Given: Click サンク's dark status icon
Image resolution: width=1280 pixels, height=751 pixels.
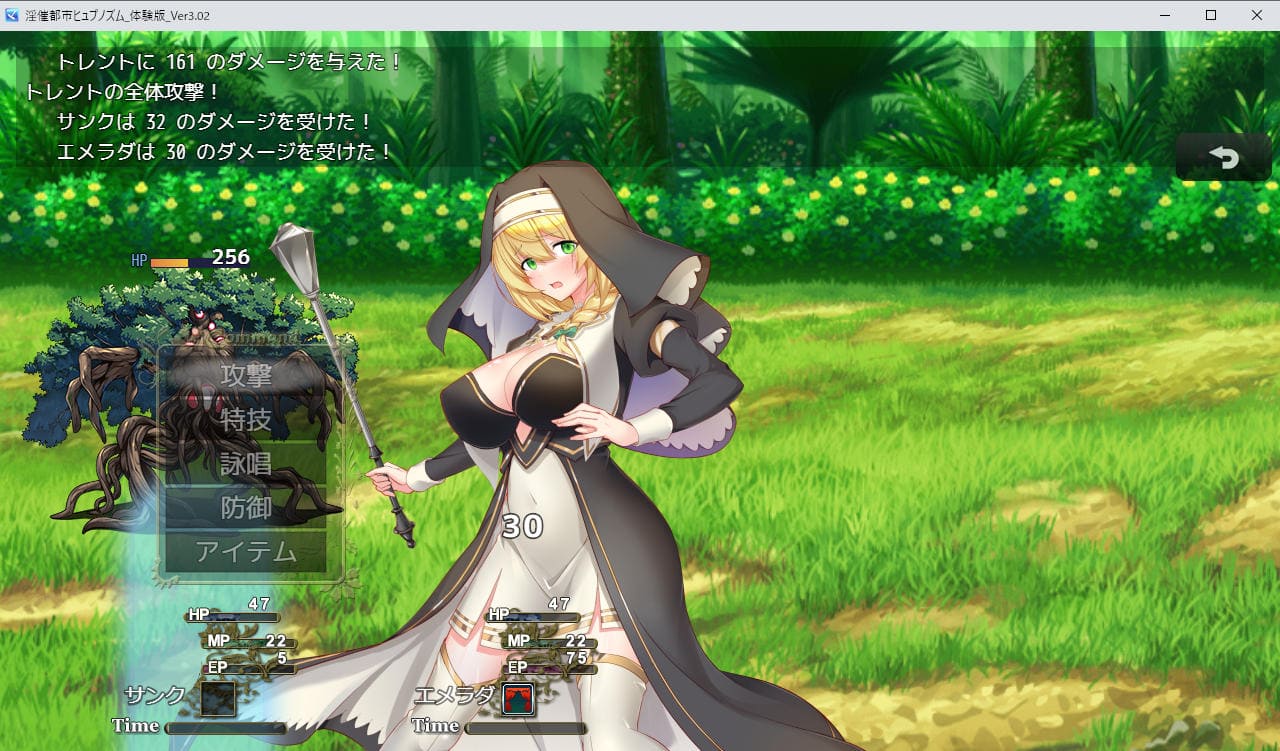Looking at the screenshot, I should click(x=218, y=698).
